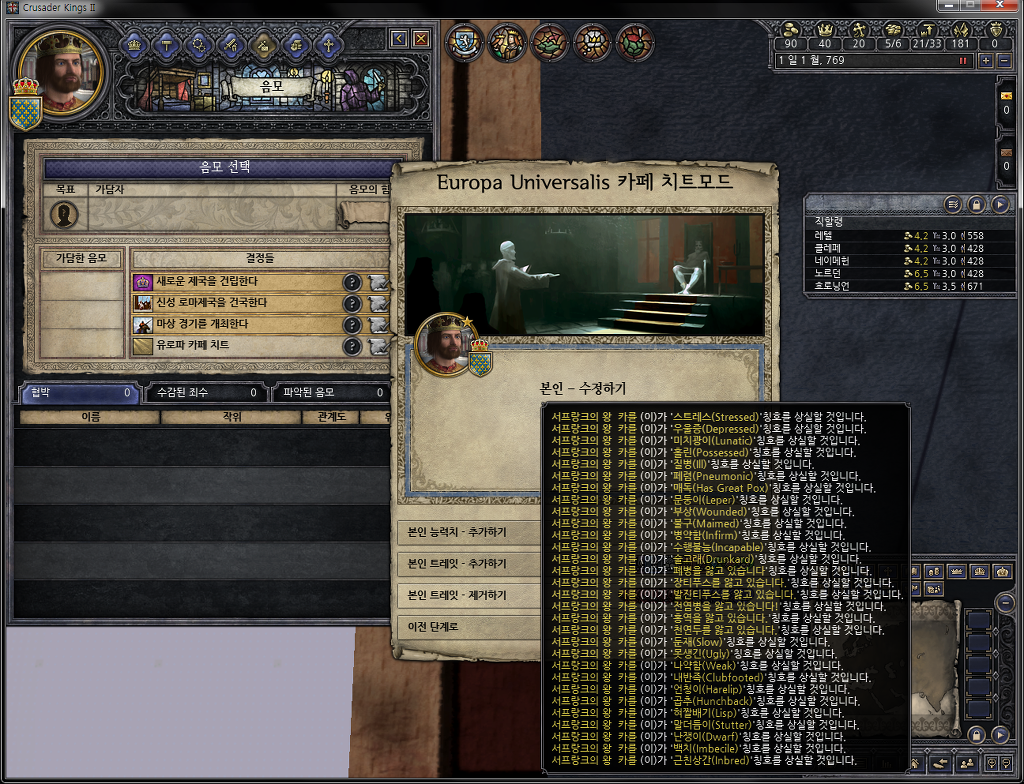This screenshot has height=784, width=1024.
Task: Switch to the '수감된 죄수' tab
Action: click(207, 393)
